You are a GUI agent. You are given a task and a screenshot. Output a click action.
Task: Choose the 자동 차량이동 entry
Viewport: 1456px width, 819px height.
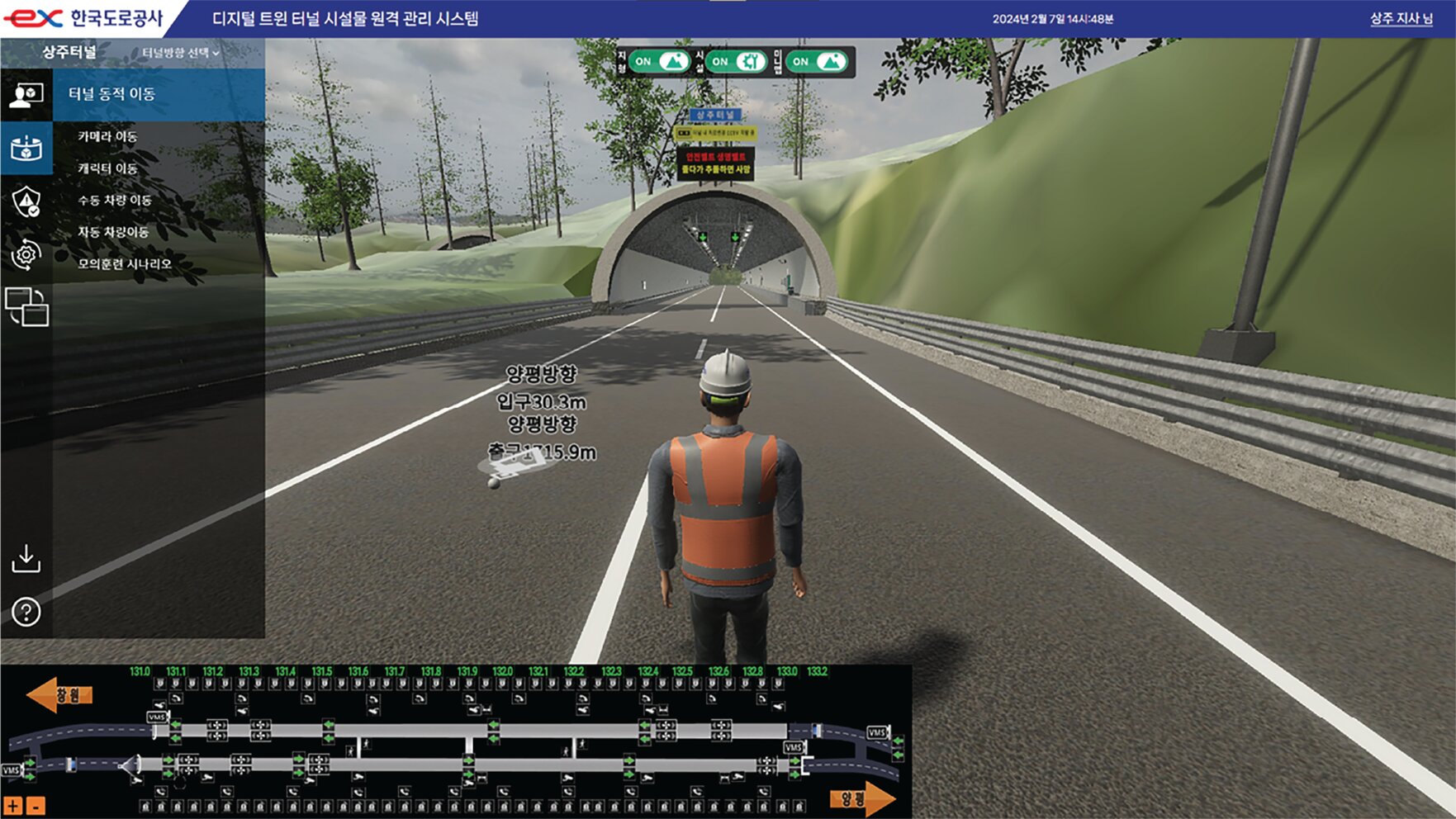click(113, 232)
